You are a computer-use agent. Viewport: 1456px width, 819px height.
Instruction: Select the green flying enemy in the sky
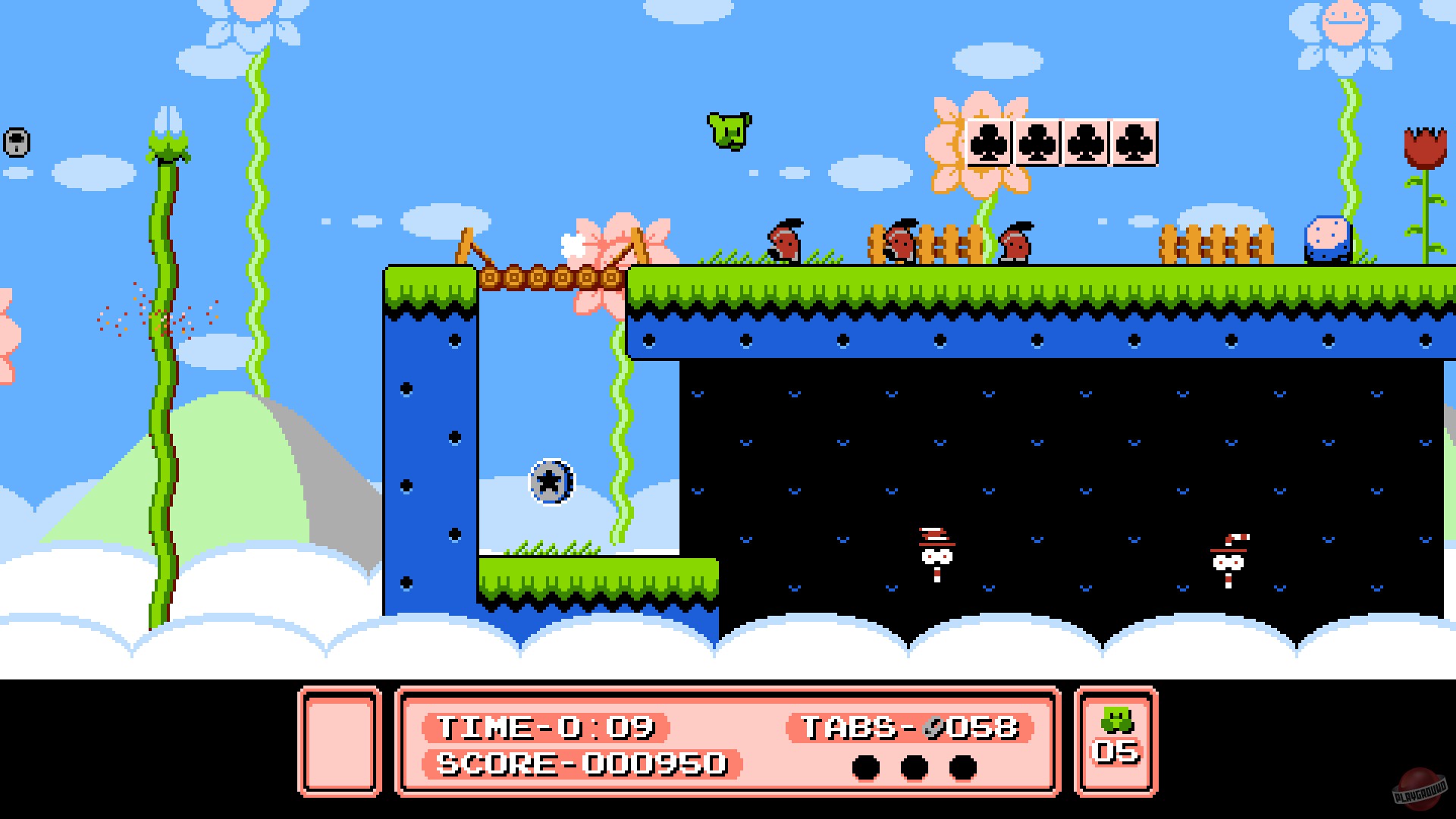coord(730,130)
